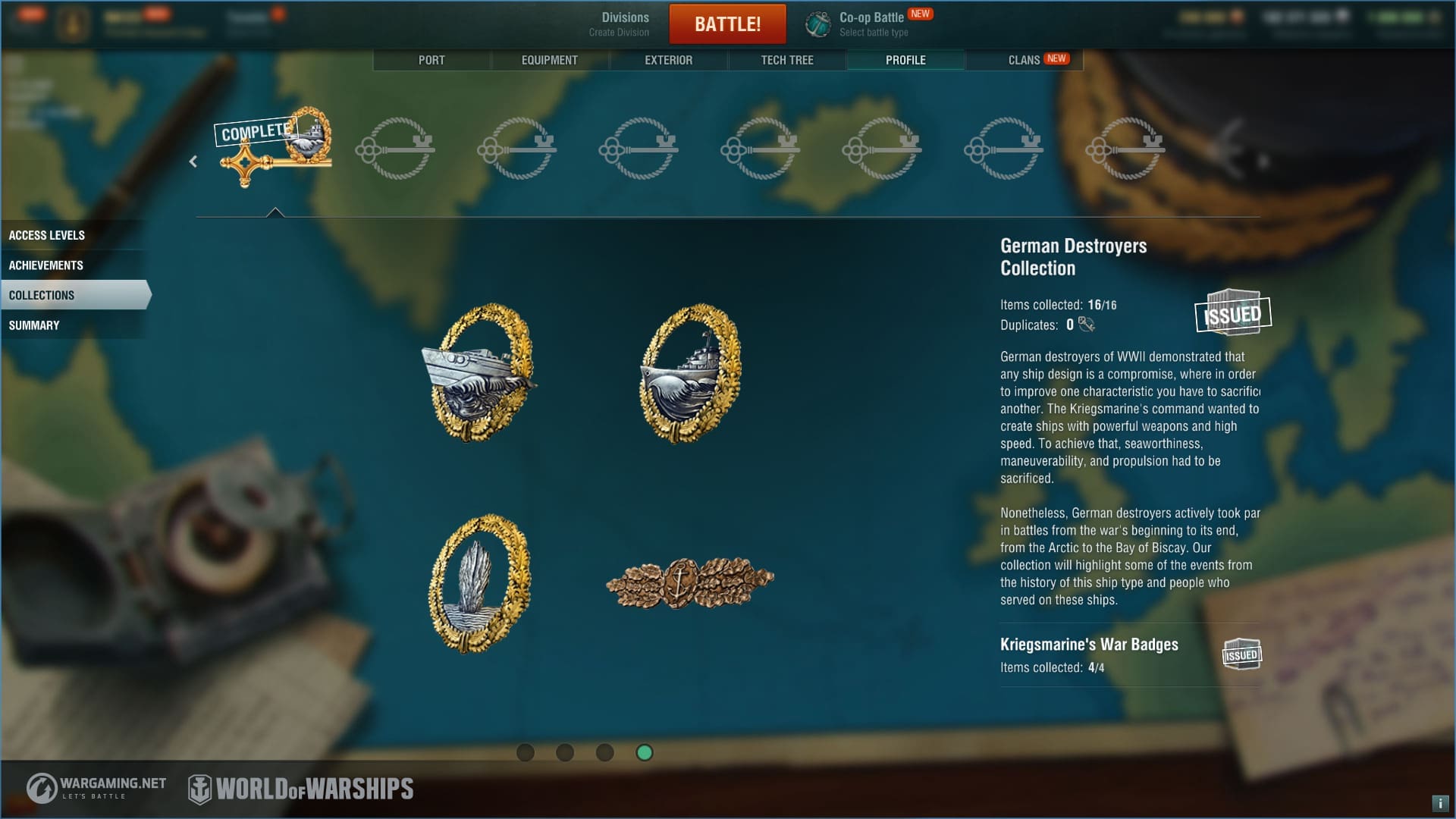Go to the Exterior tab

668,60
